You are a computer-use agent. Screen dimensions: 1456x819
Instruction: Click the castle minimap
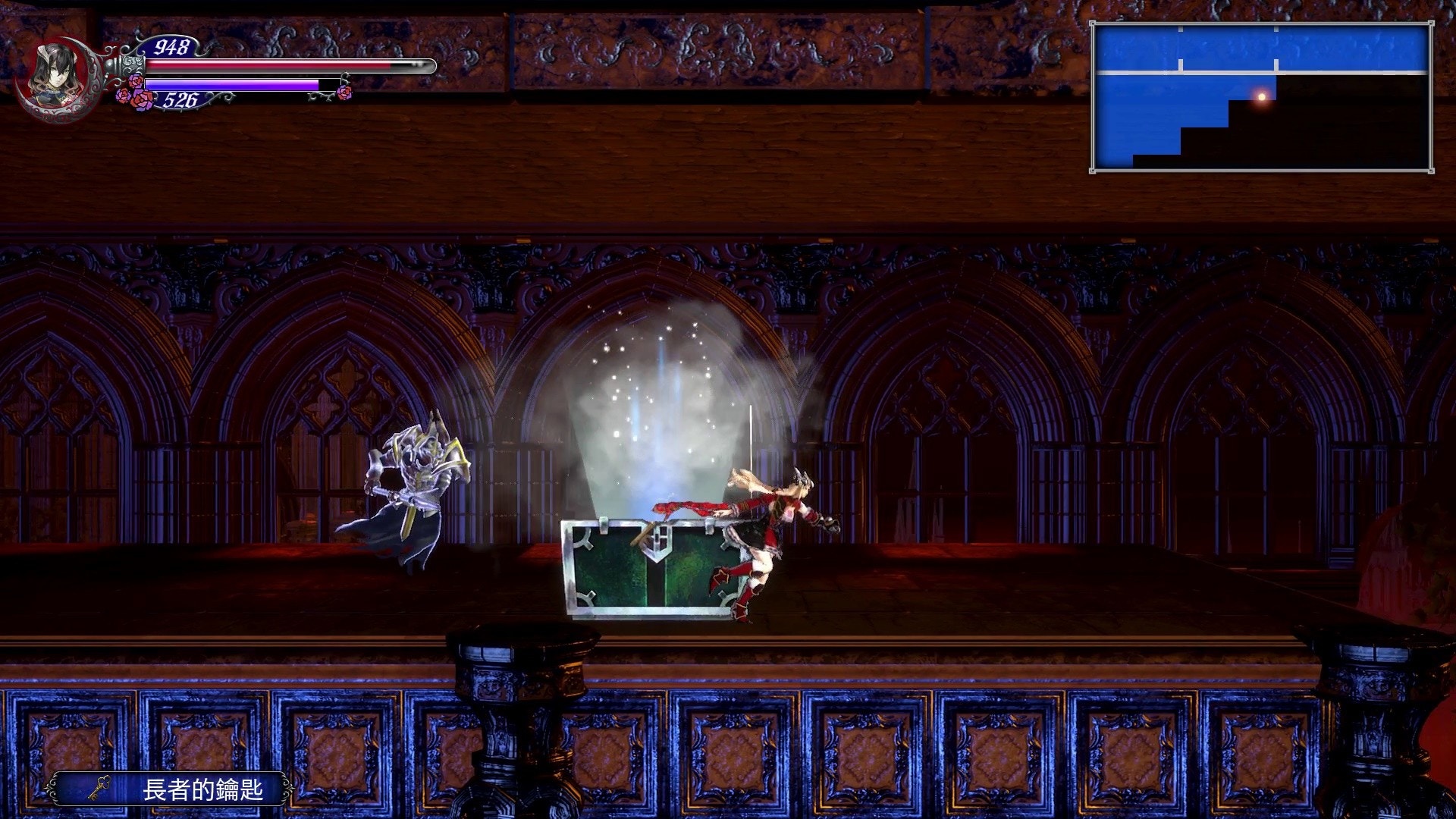pyautogui.click(x=1261, y=96)
